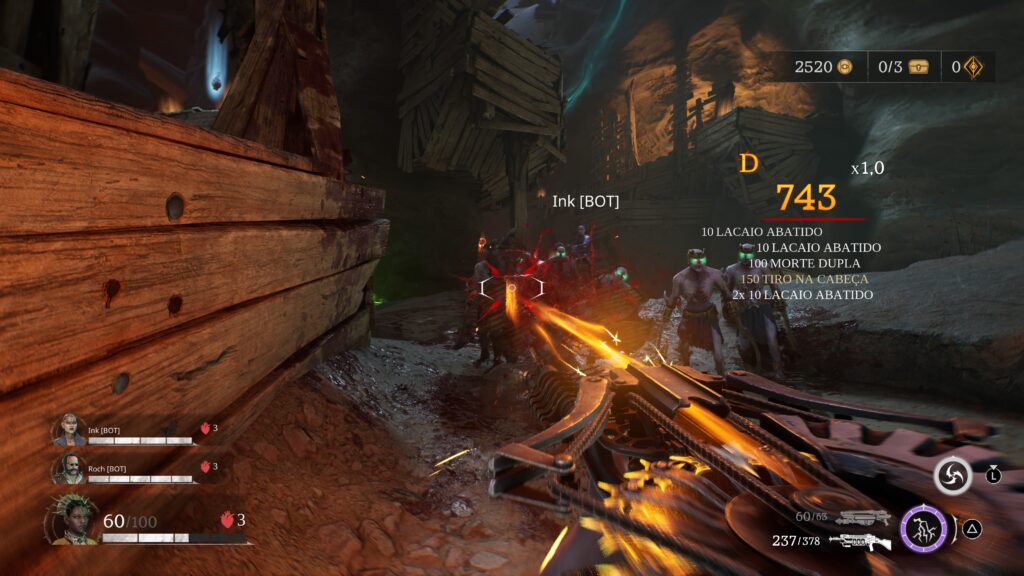This screenshot has width=1024, height=576.
Task: Click Ink [BOT] teammate portrait
Action: click(x=70, y=431)
